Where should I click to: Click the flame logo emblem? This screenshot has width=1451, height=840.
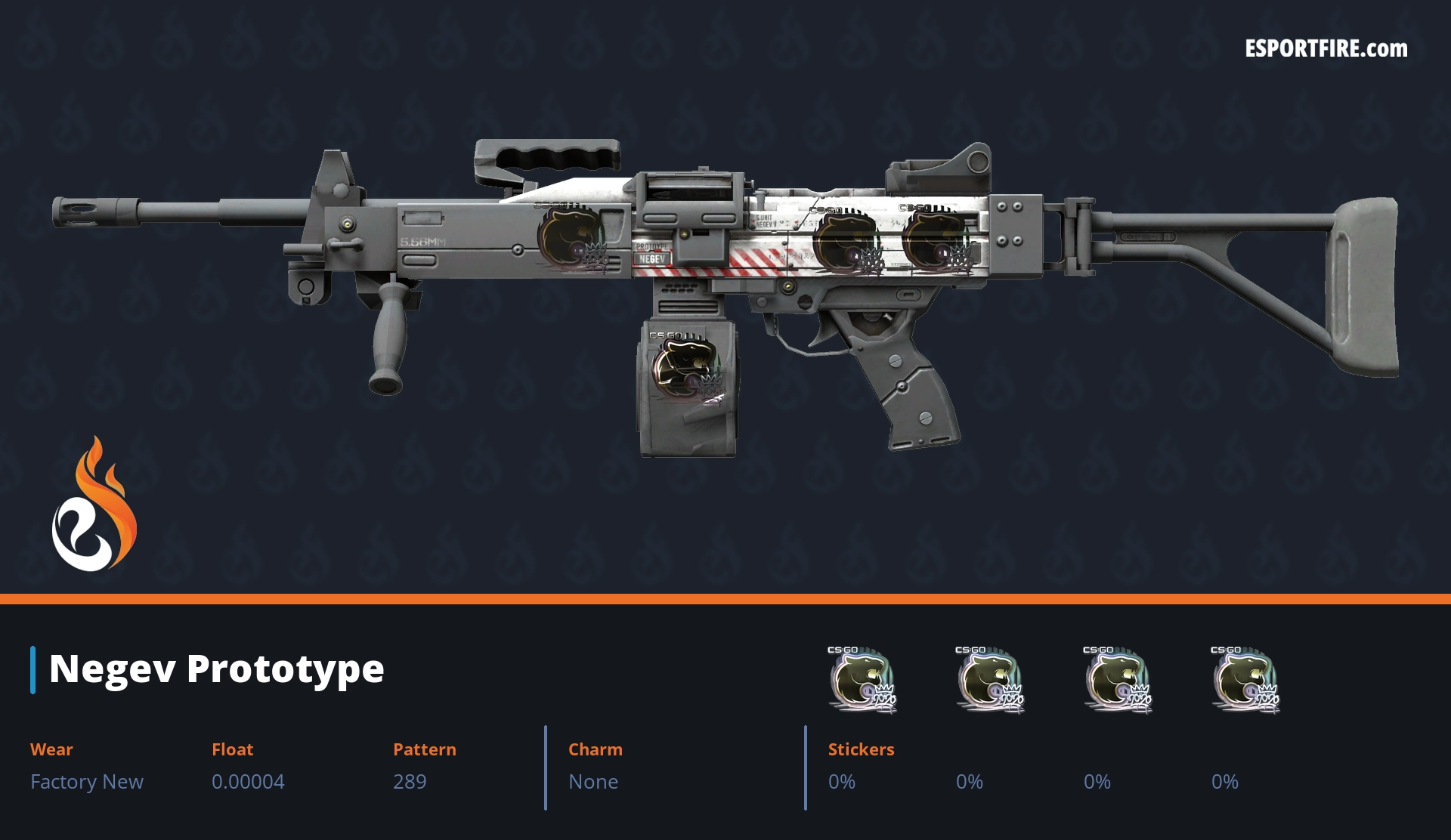pyautogui.click(x=94, y=506)
